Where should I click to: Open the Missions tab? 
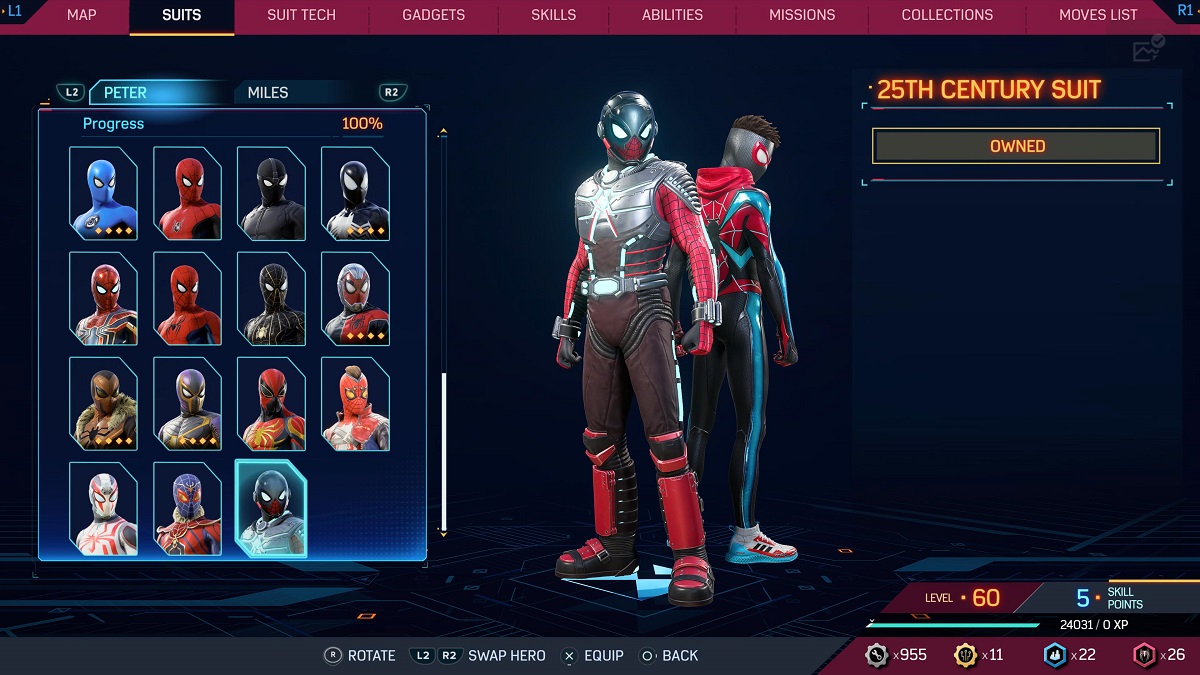point(802,15)
